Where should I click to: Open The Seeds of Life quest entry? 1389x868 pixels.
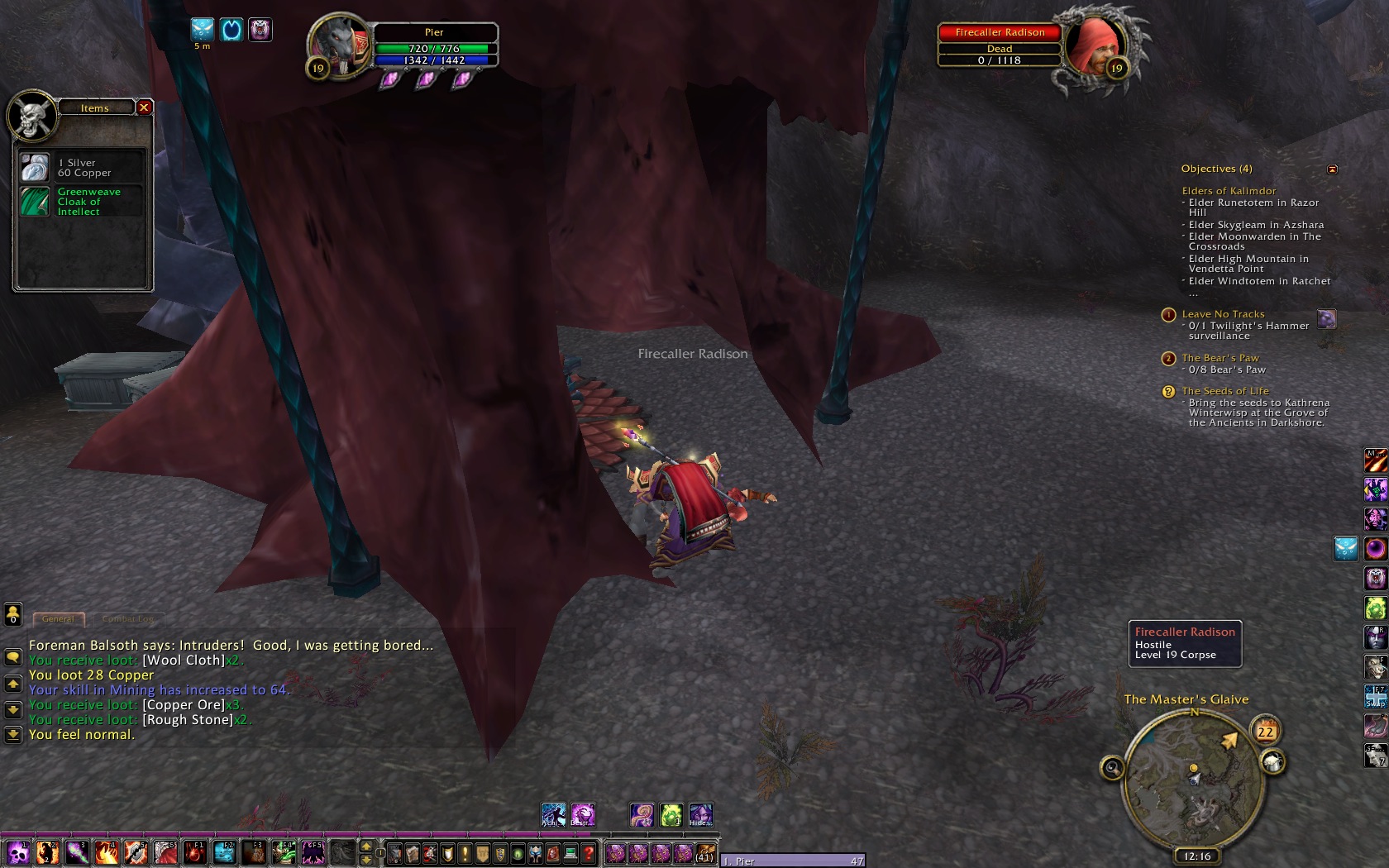click(x=1224, y=391)
